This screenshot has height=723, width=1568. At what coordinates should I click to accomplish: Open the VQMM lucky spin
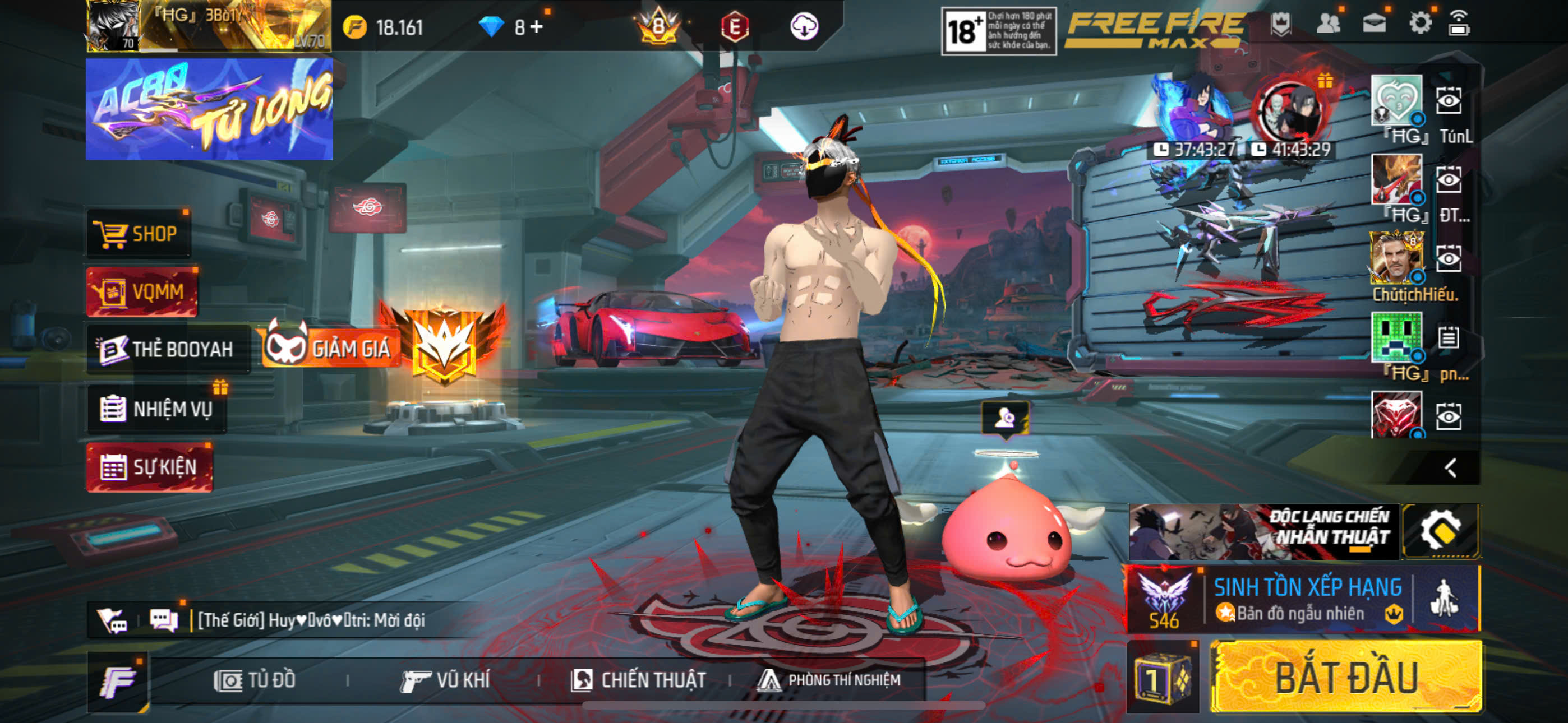pyautogui.click(x=142, y=292)
